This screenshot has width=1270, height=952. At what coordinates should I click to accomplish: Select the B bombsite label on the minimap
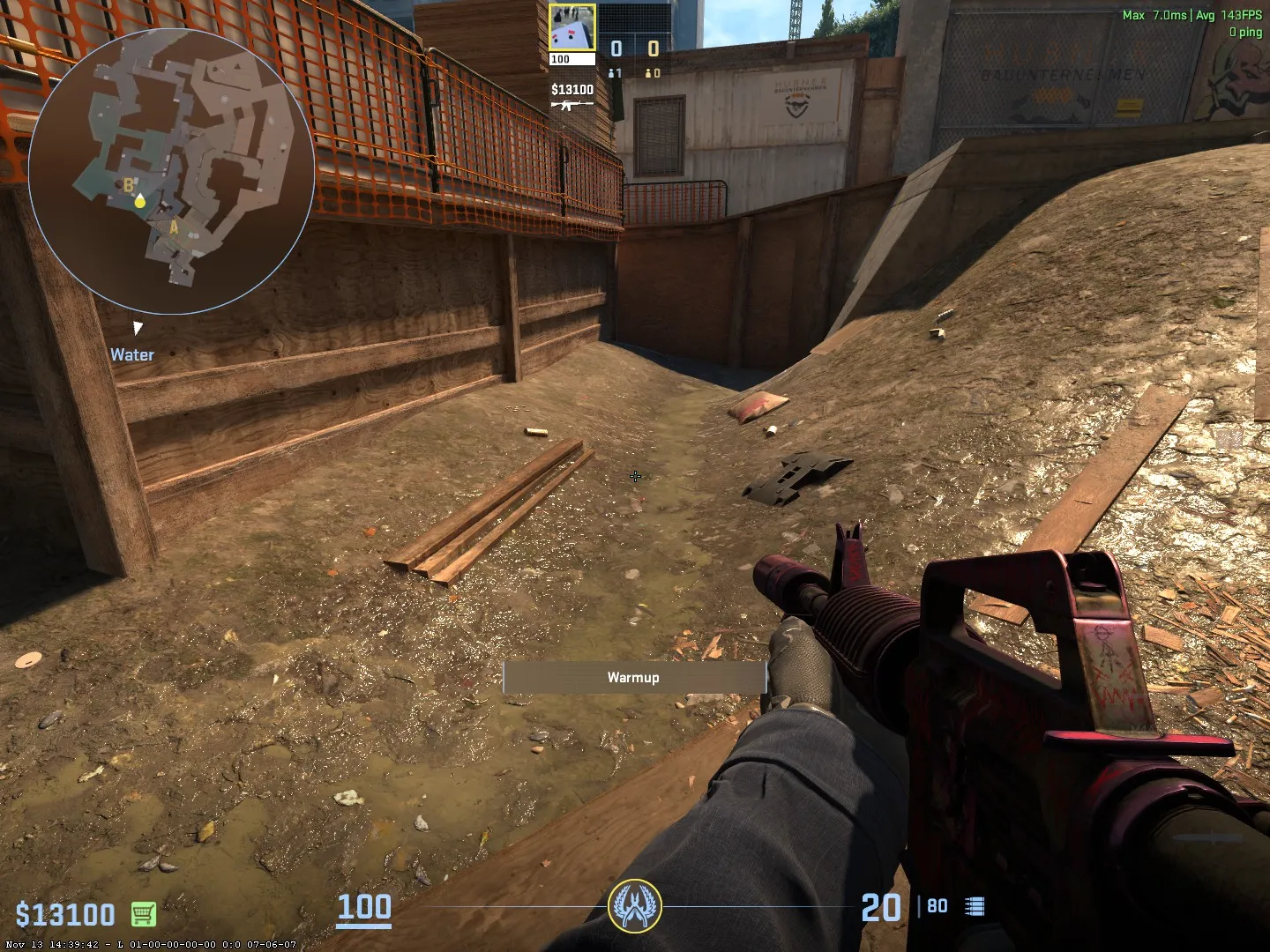(129, 186)
